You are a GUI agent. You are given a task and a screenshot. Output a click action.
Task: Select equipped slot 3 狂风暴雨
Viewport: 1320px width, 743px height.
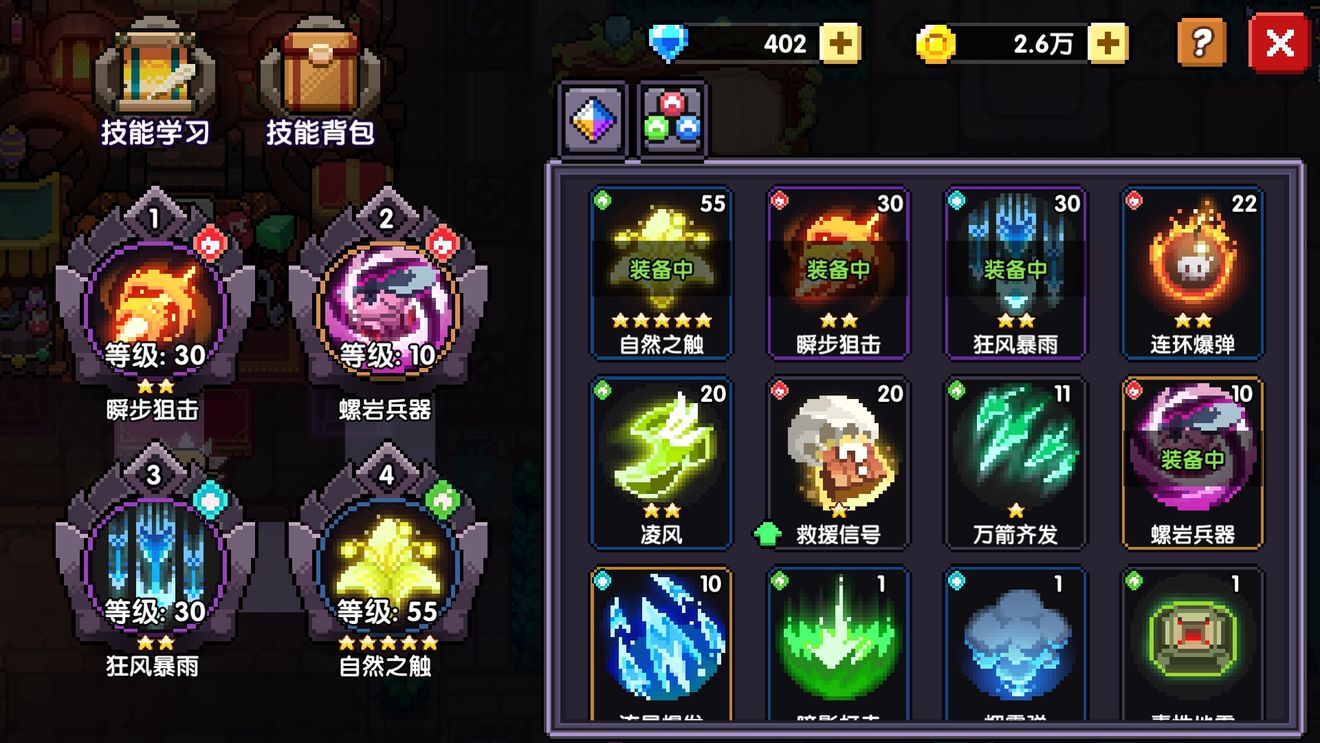tap(154, 560)
